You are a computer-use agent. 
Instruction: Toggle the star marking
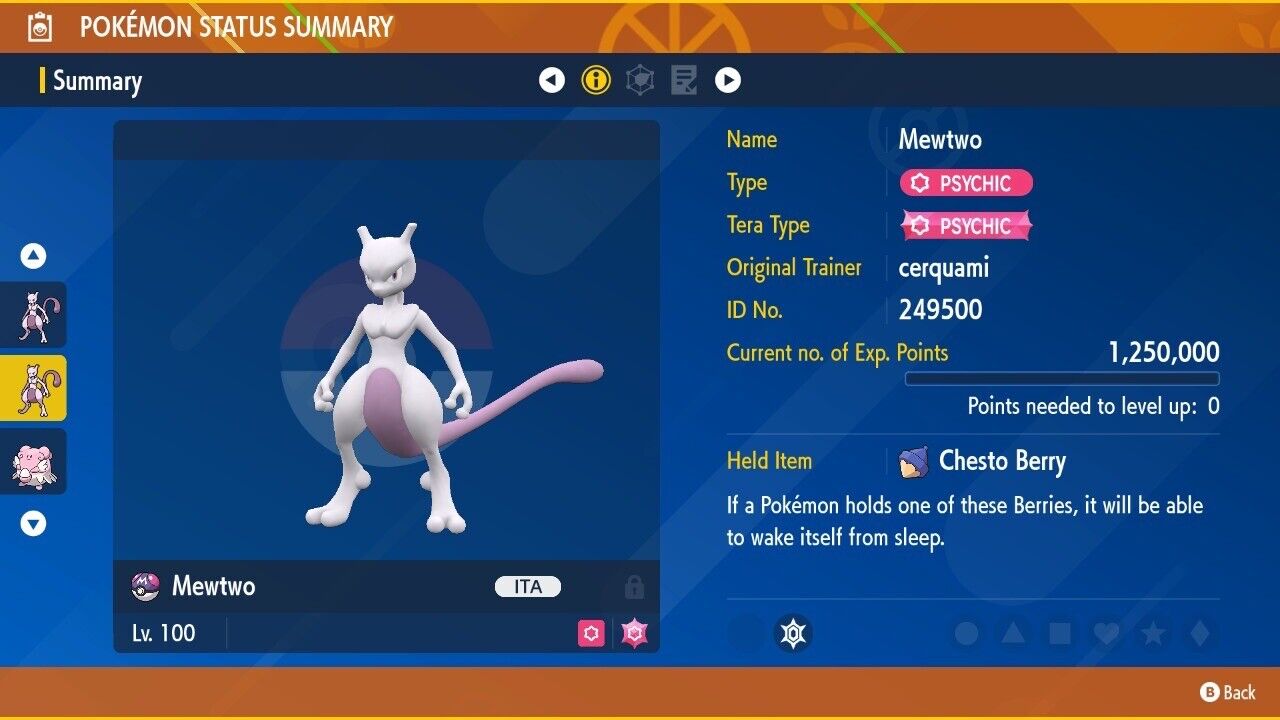pyautogui.click(x=1153, y=633)
